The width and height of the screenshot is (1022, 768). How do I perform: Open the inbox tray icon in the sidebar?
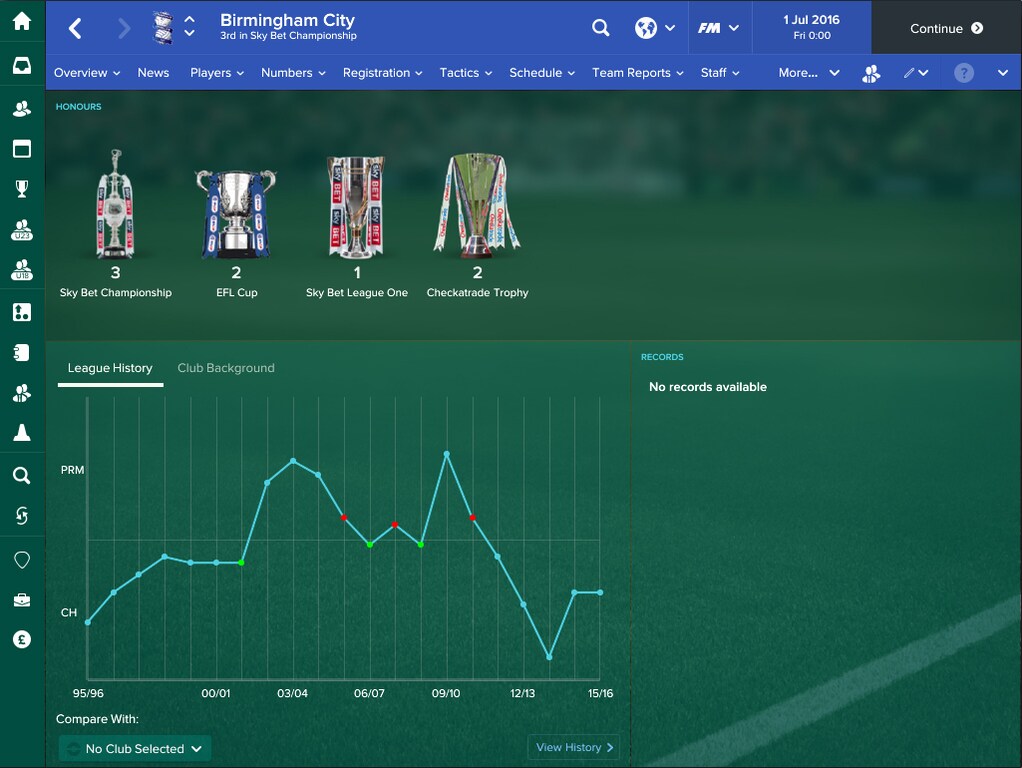click(22, 66)
